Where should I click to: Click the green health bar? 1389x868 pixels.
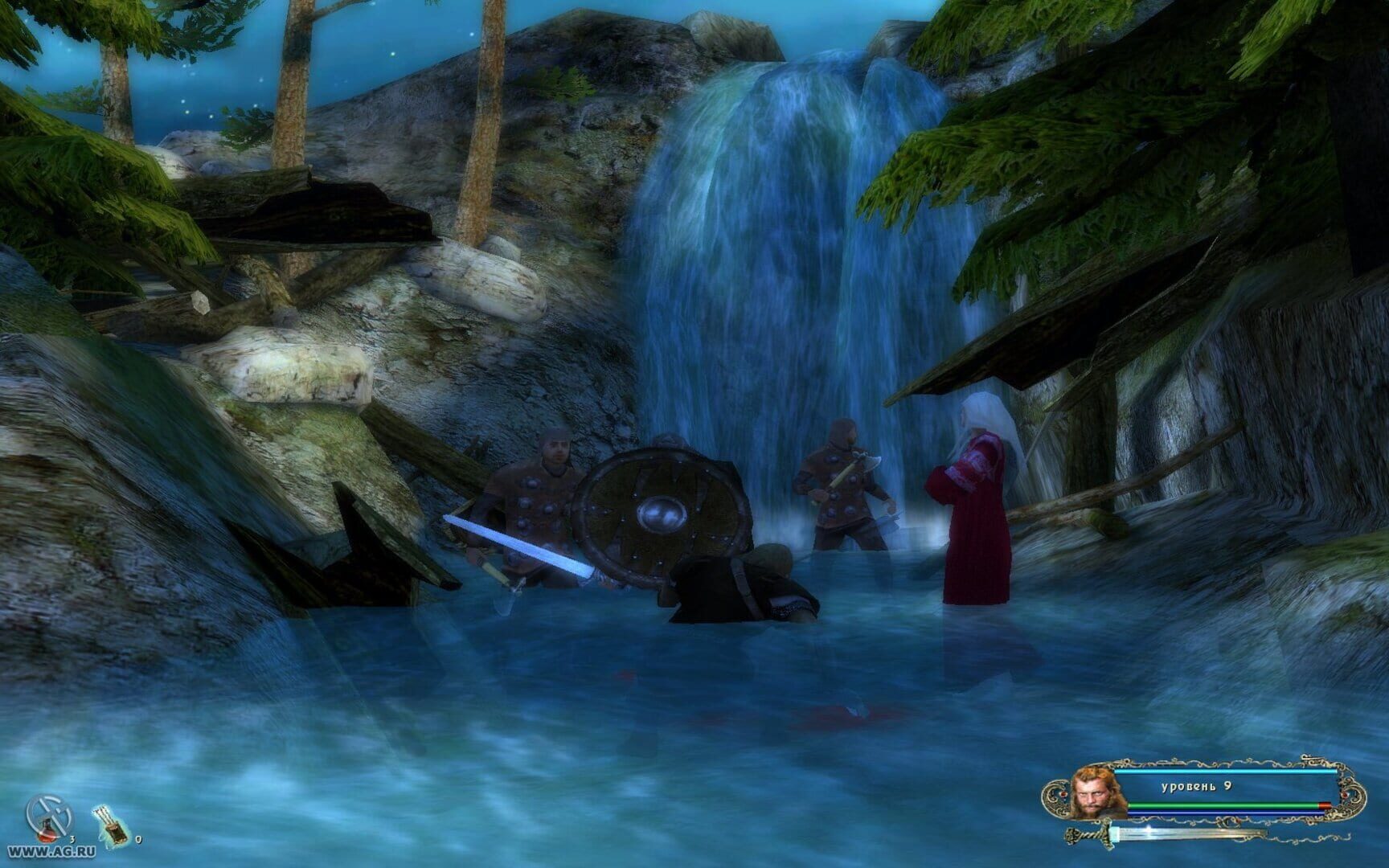point(1220,805)
